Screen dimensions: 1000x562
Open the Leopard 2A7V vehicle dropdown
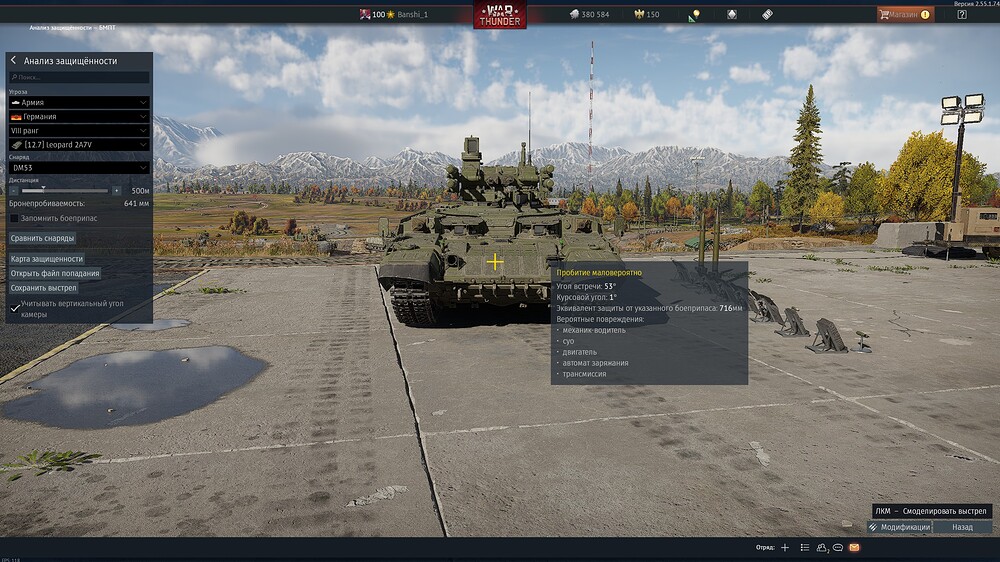coord(79,145)
